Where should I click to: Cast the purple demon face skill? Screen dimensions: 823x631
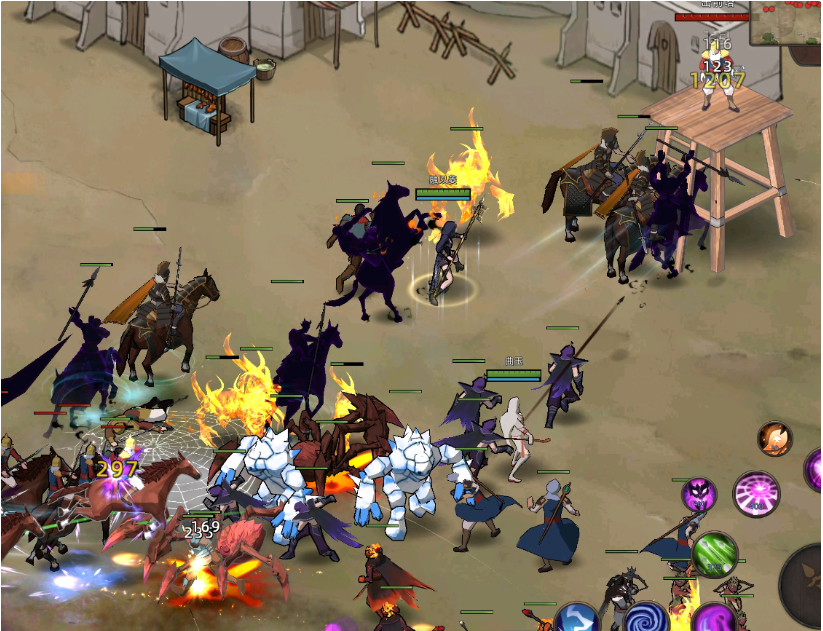699,494
